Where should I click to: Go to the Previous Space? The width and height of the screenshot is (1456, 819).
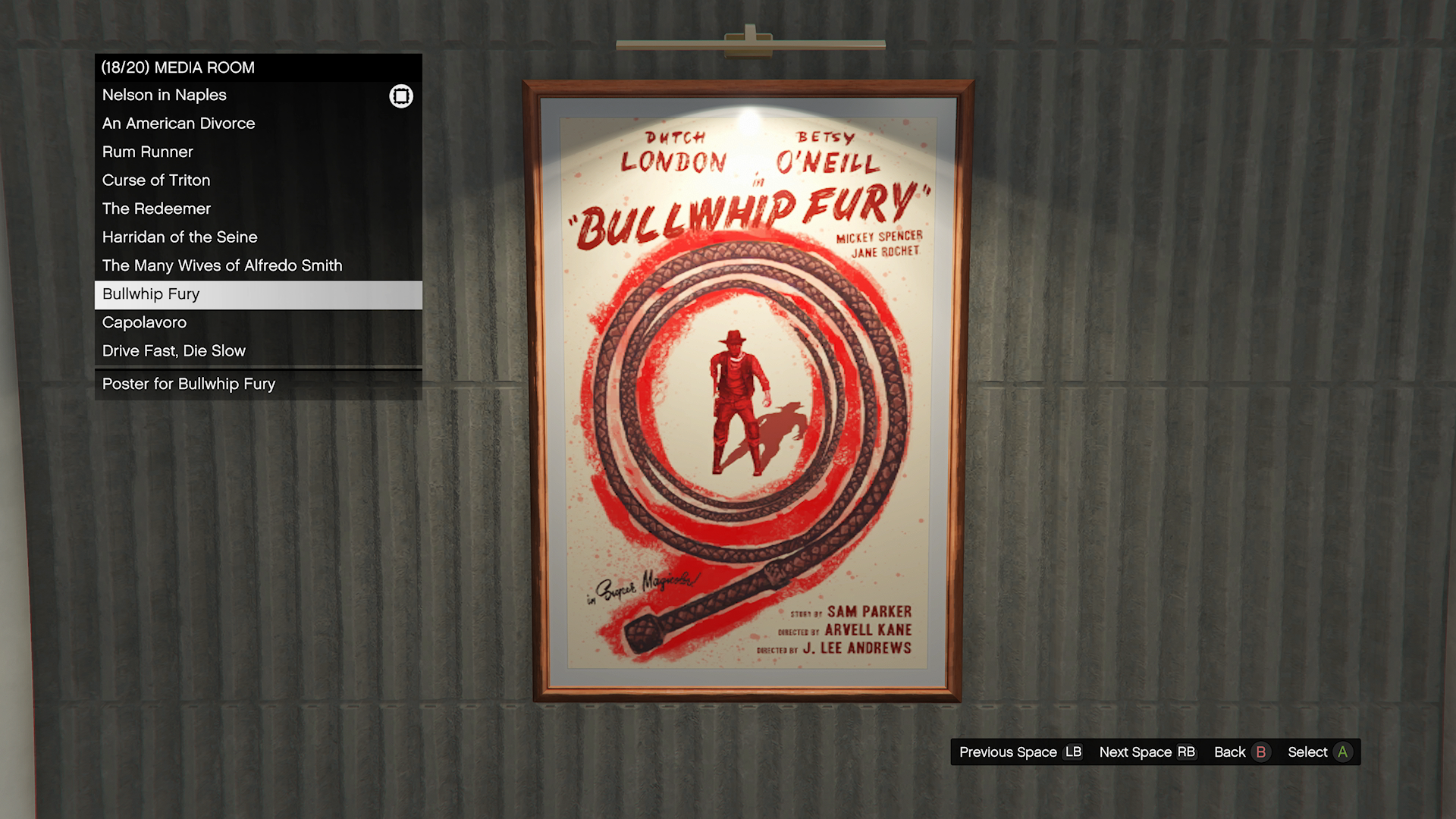(x=1020, y=752)
